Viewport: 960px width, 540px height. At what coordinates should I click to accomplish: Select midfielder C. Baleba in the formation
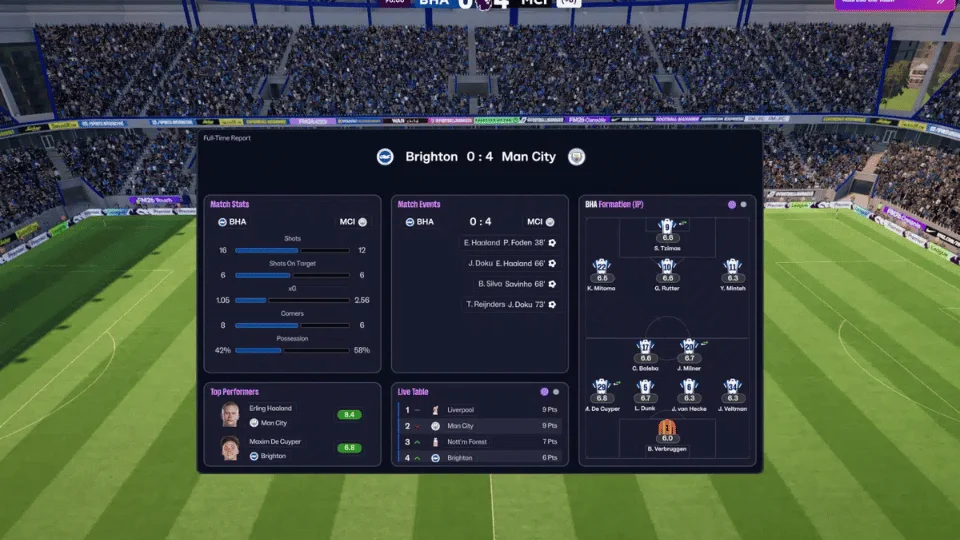[x=645, y=348]
